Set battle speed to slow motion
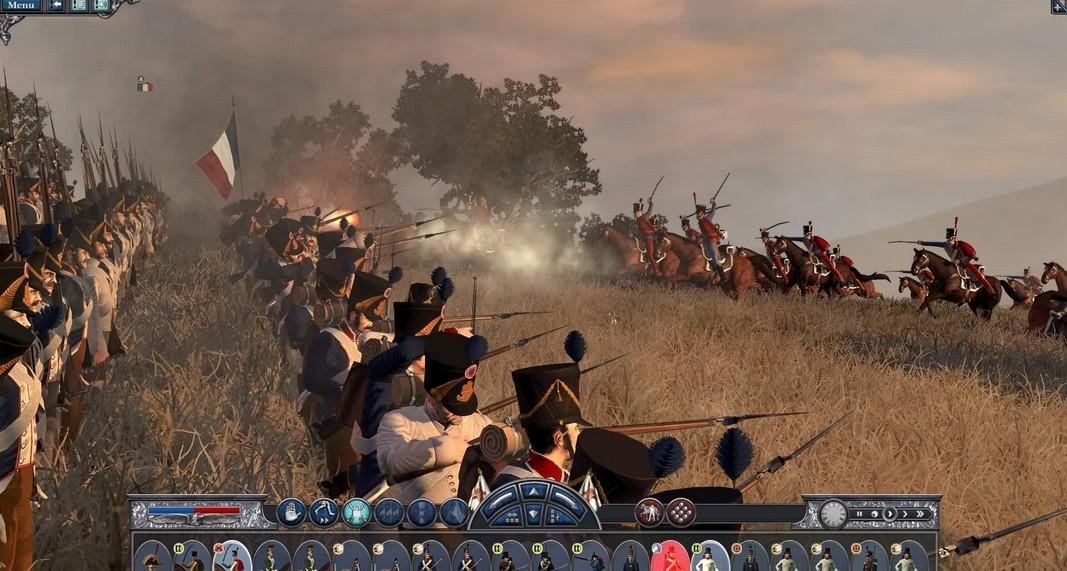Viewport: 1067px width, 571px height. pos(873,514)
